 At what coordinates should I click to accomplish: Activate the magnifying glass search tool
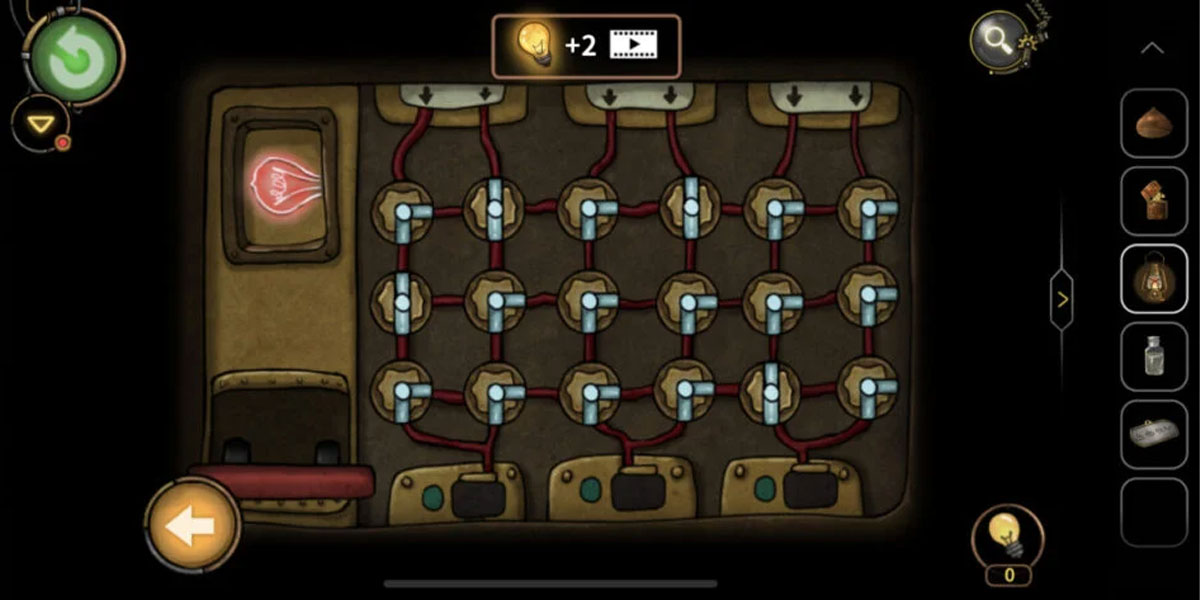point(999,42)
